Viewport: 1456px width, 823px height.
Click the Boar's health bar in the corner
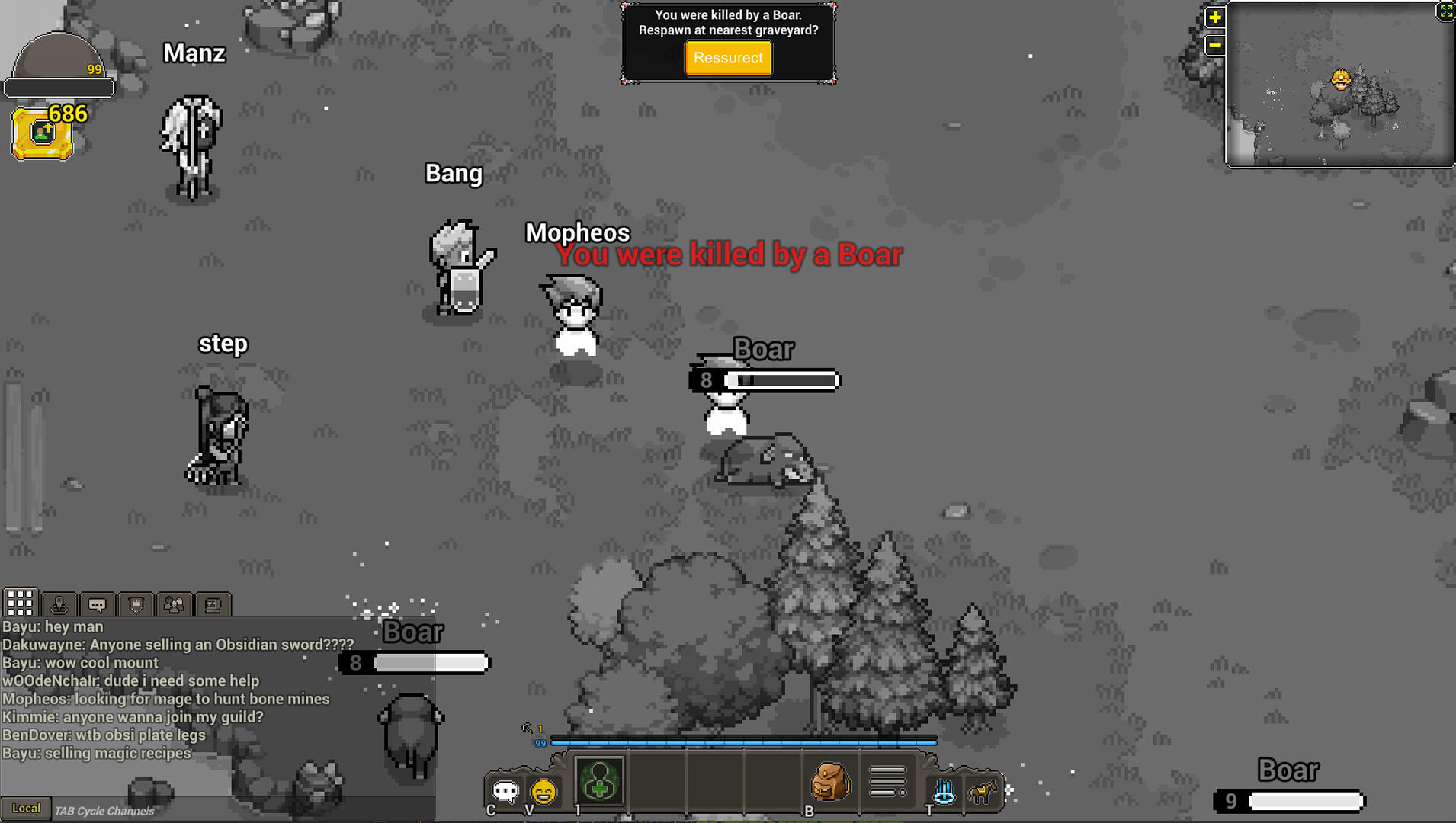(1306, 801)
